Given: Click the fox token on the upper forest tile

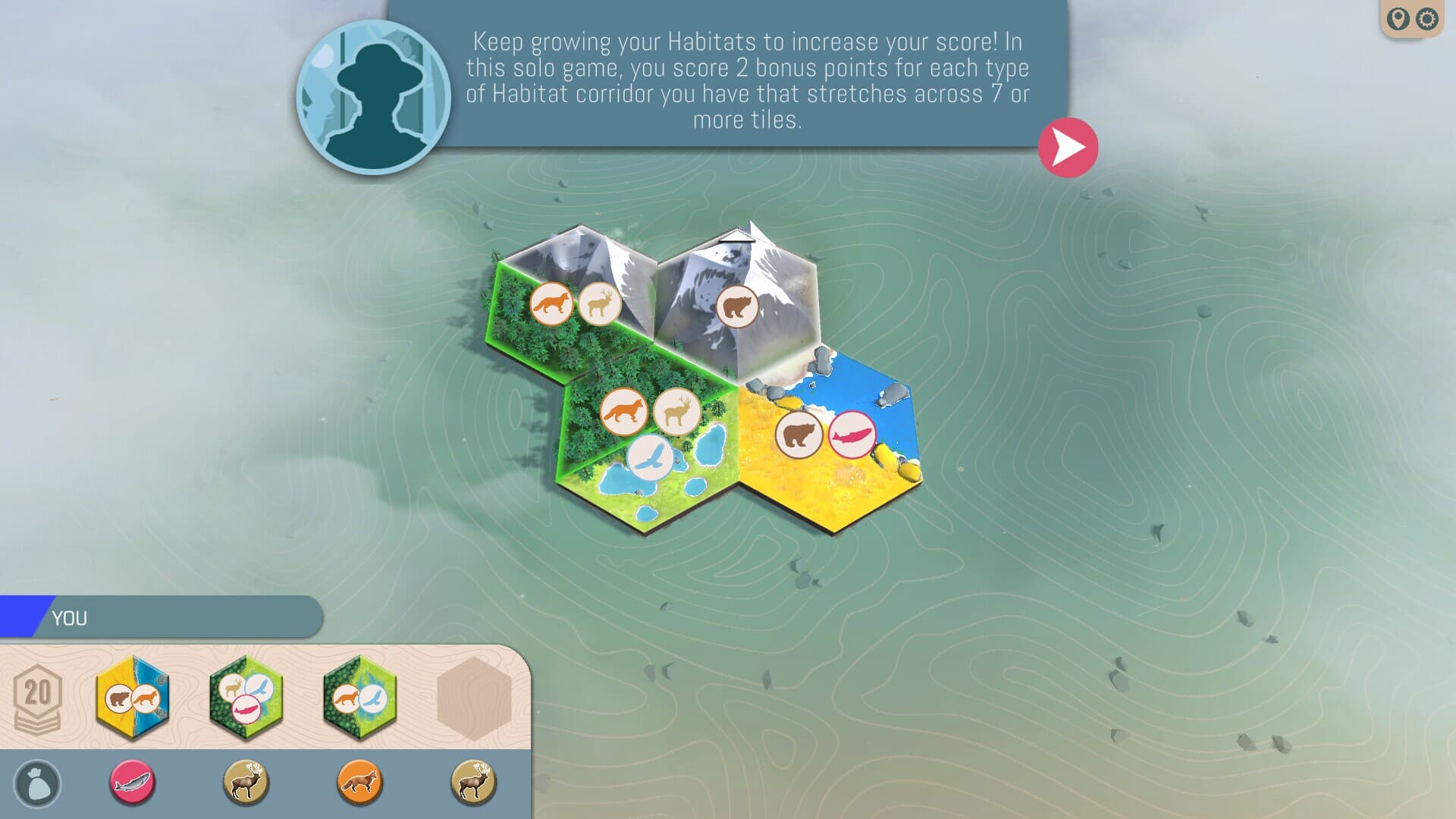Looking at the screenshot, I should click(x=553, y=303).
